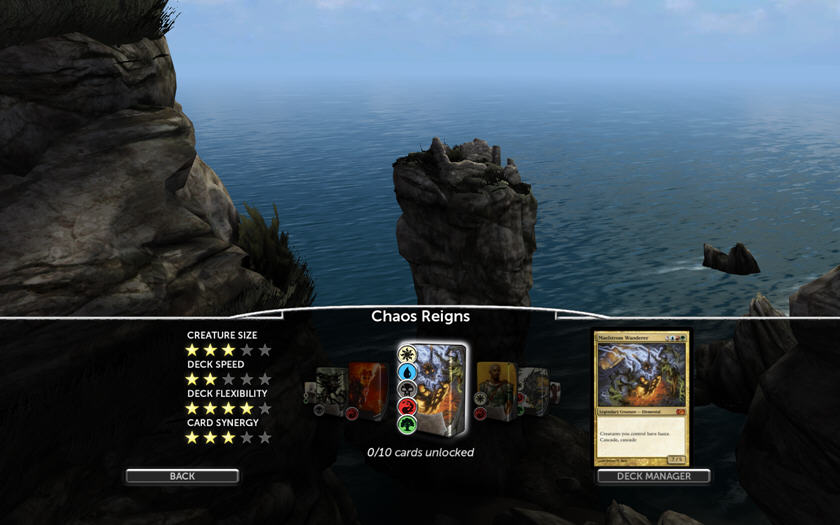Pick the gray black-mana deck at far left
840x525 pixels.
click(x=329, y=391)
